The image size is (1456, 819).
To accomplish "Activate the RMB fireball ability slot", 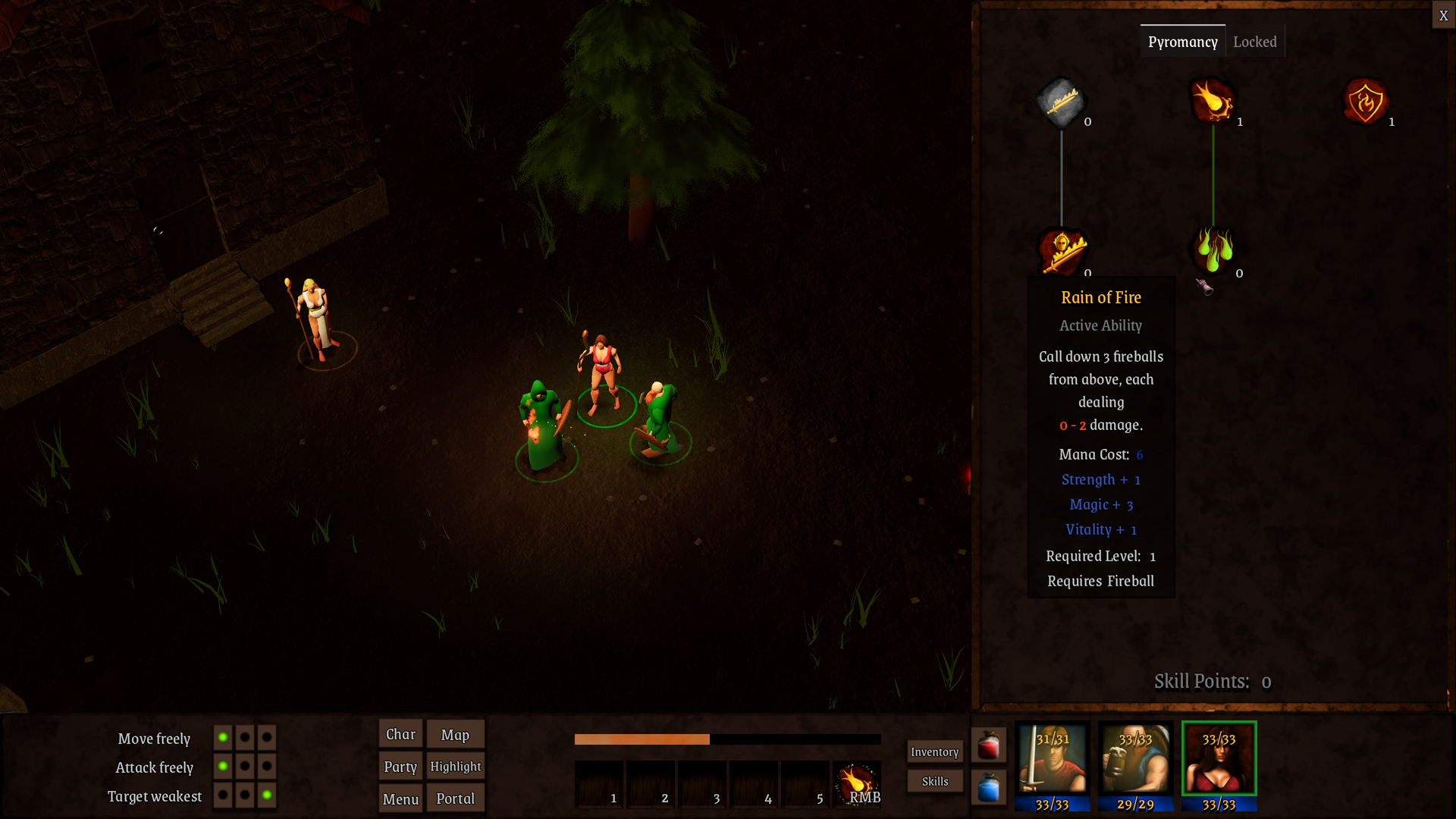I will pos(857,784).
